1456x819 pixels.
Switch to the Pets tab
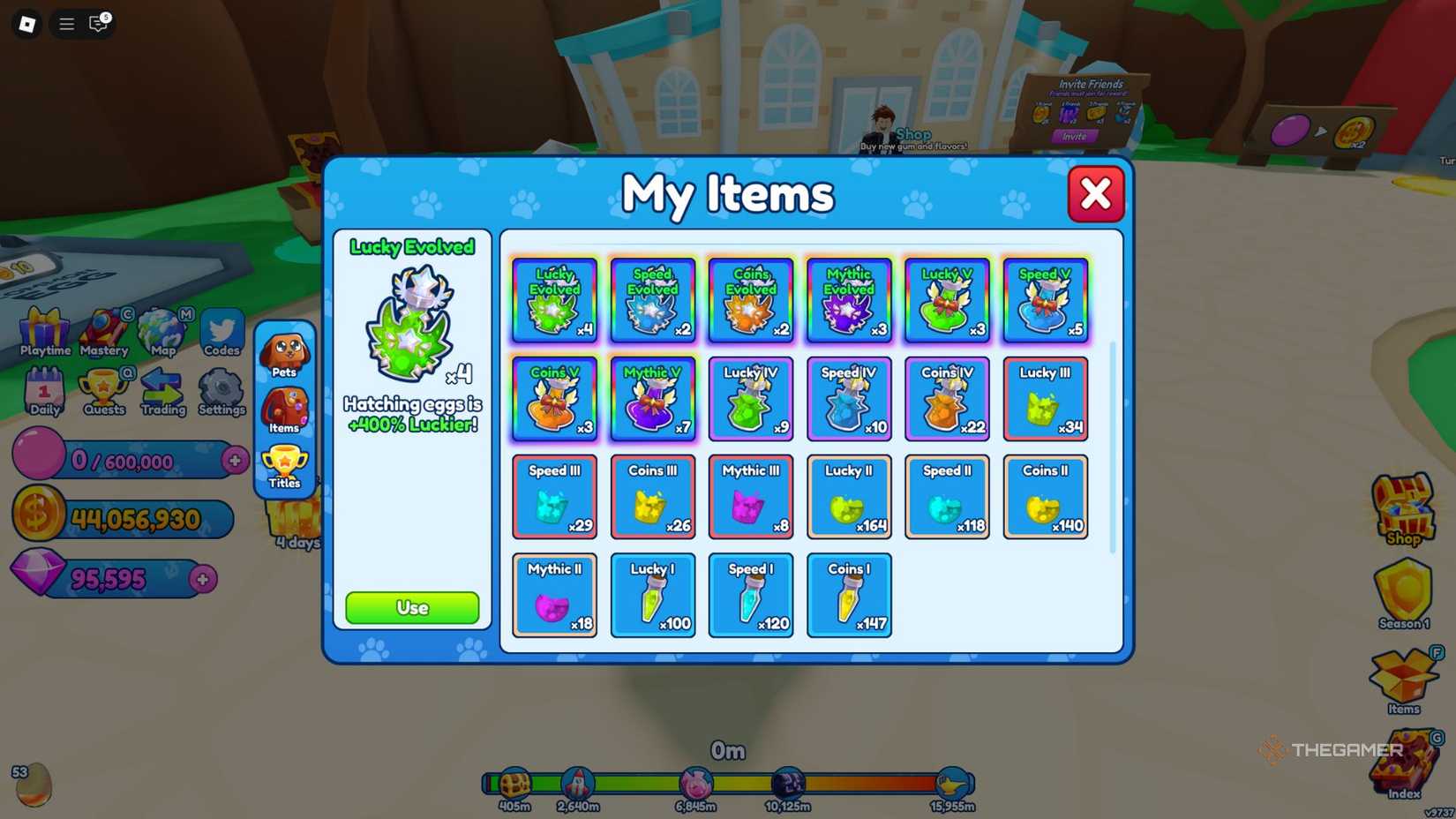coord(284,353)
